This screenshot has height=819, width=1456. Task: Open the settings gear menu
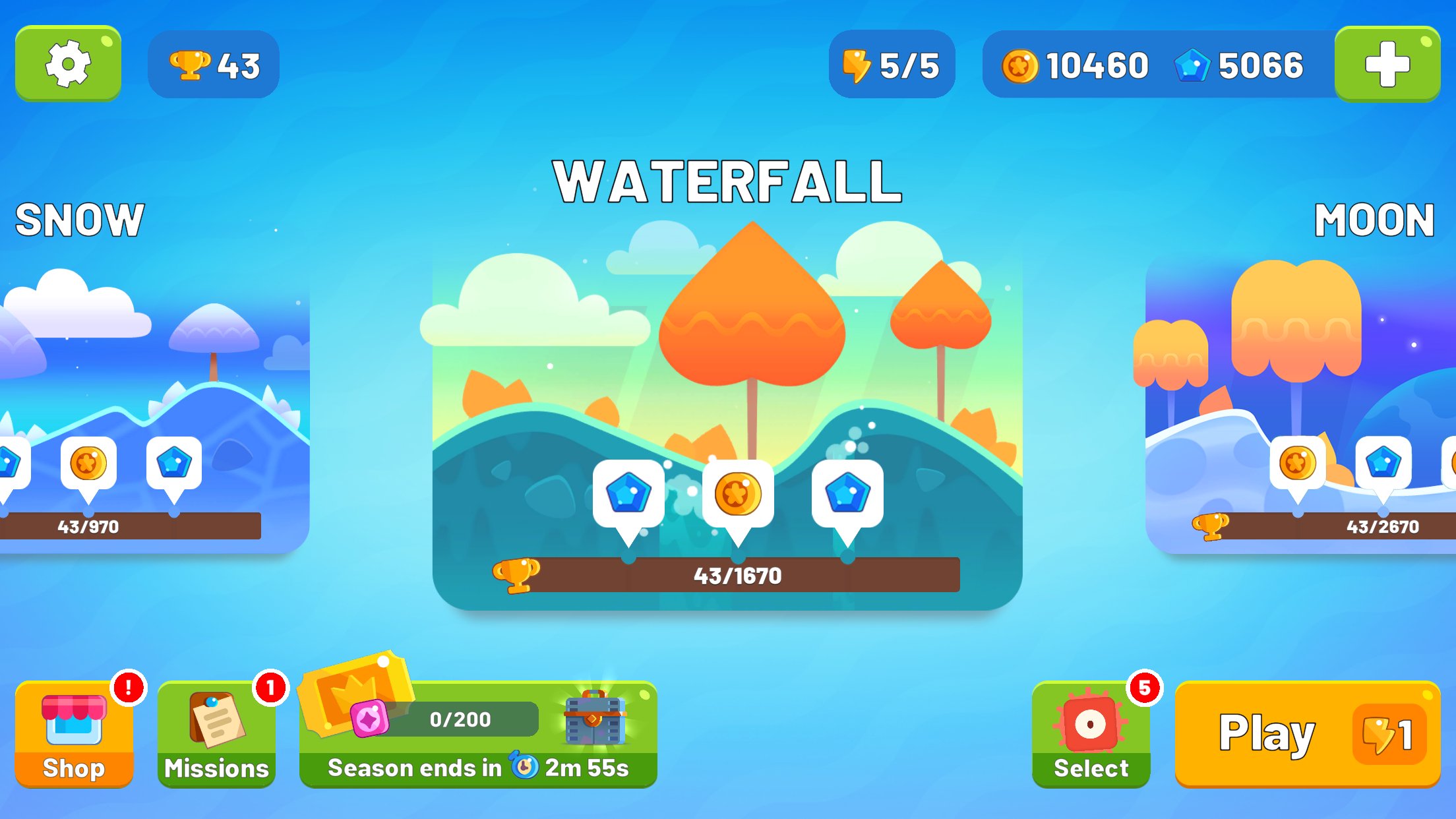68,63
